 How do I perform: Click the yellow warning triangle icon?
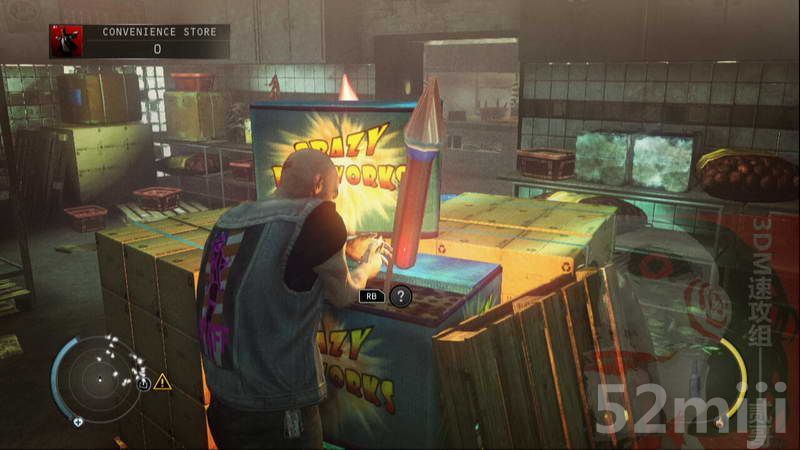tap(163, 382)
